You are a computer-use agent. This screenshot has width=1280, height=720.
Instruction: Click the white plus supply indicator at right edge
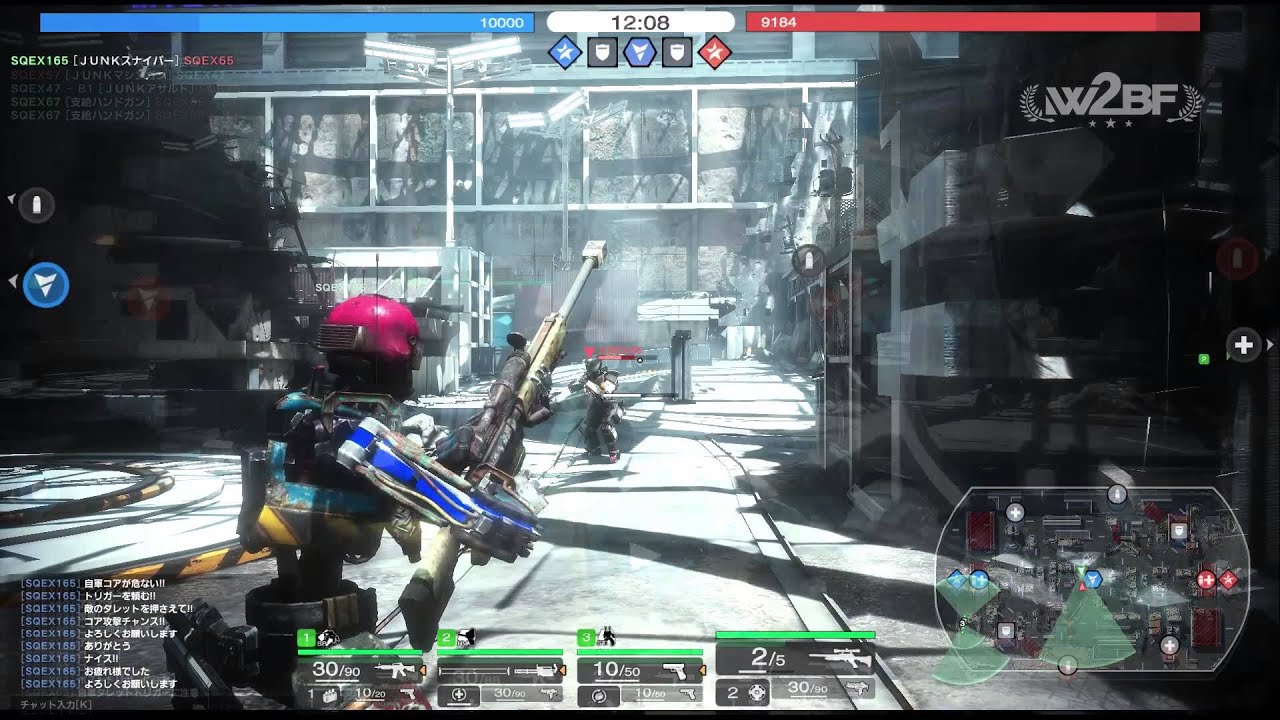[1244, 345]
